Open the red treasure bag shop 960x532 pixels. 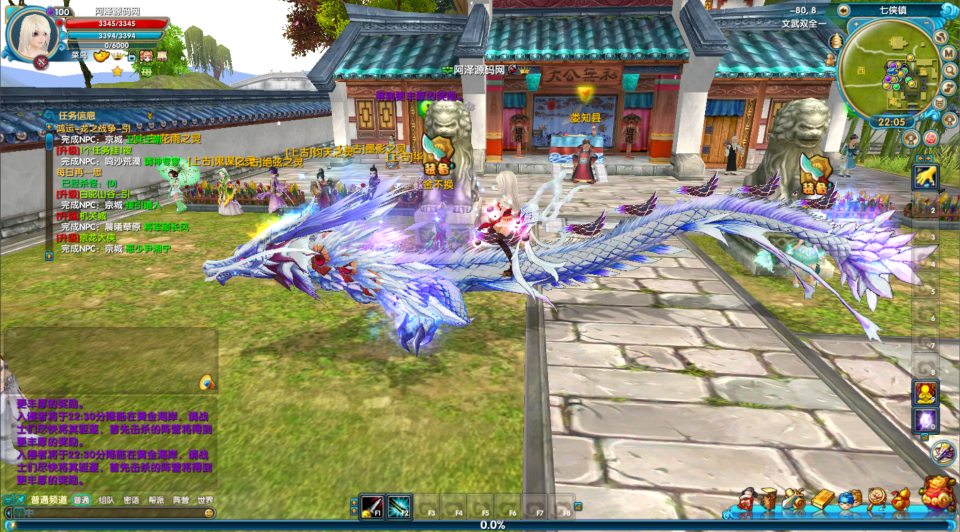tap(937, 496)
